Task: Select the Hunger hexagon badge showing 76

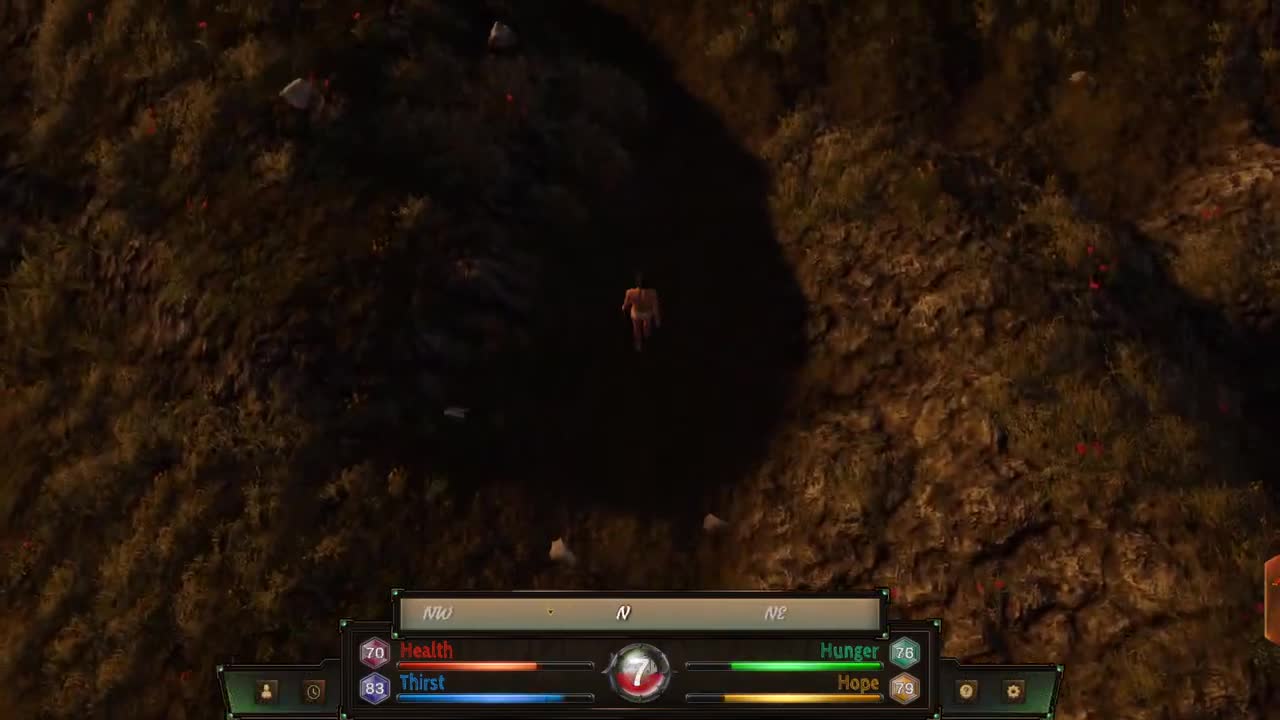Action: click(x=904, y=651)
